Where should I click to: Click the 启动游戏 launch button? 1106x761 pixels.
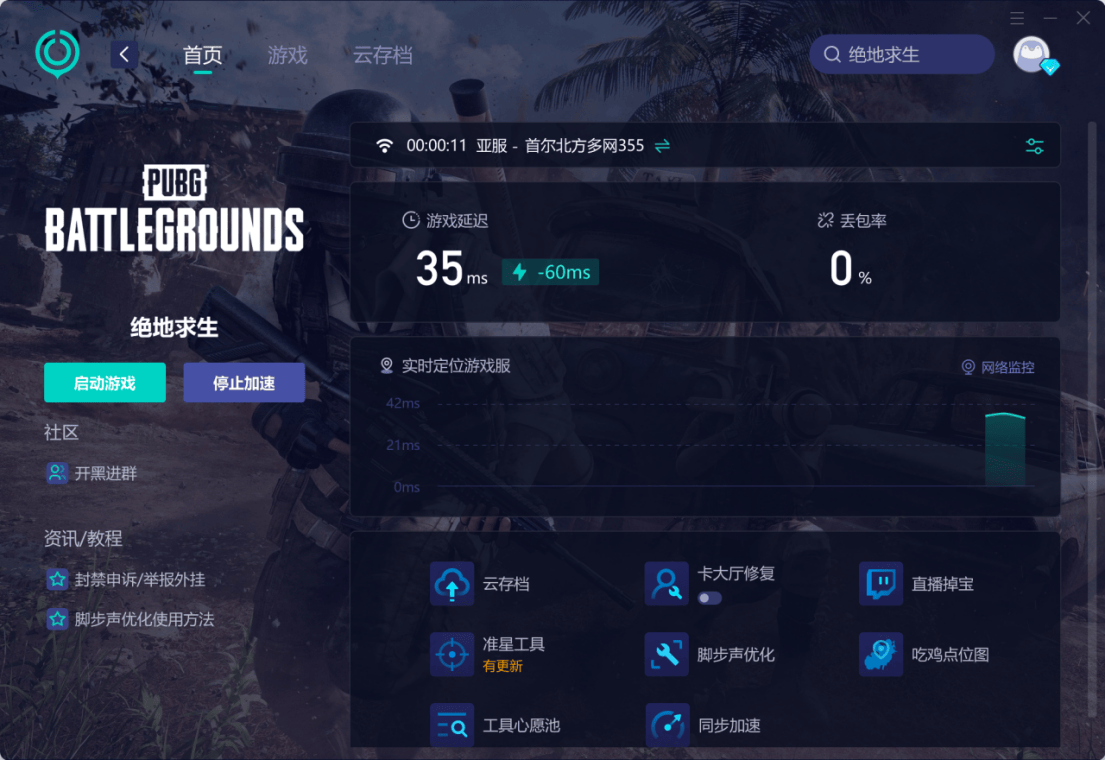click(105, 383)
